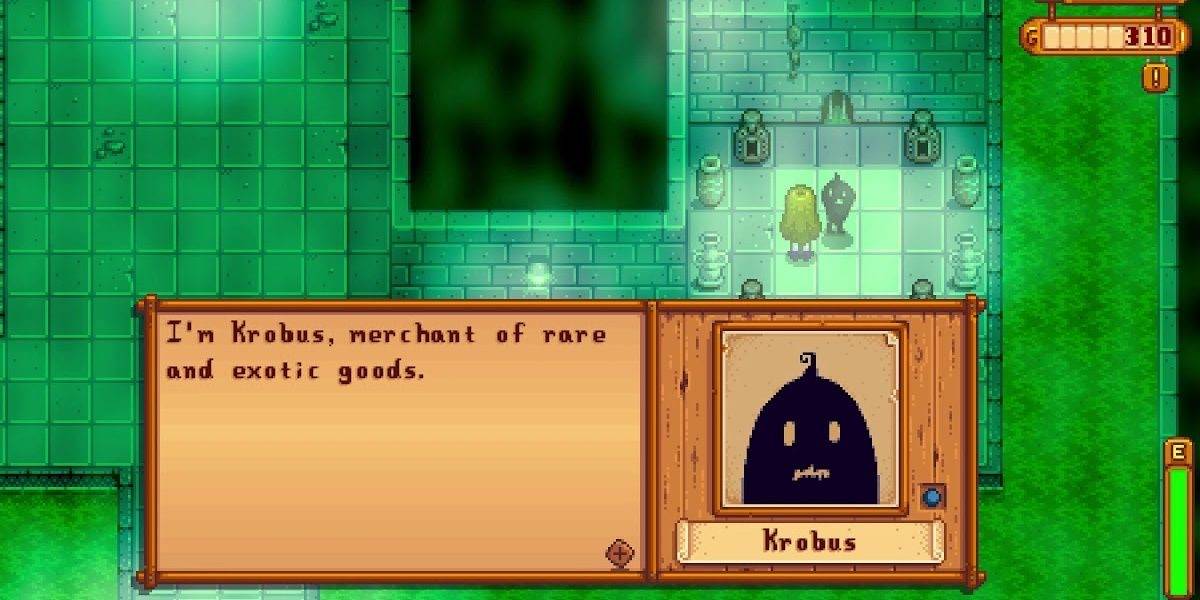The width and height of the screenshot is (1200, 600).
Task: Advance Krobus's dialogue text box
Action: pos(395,440)
